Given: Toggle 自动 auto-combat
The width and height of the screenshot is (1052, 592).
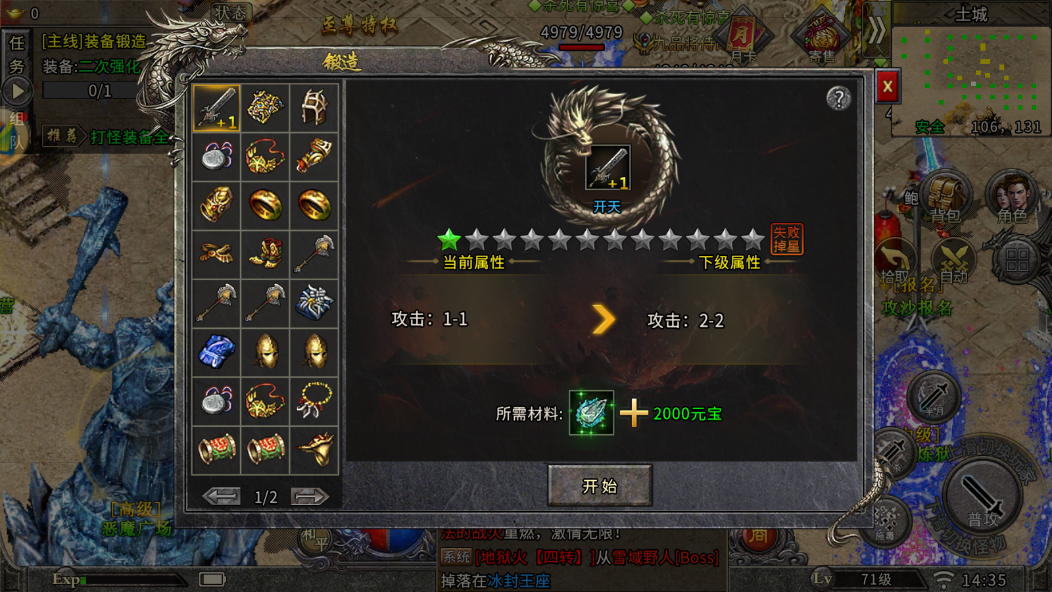Looking at the screenshot, I should pyautogui.click(x=953, y=262).
